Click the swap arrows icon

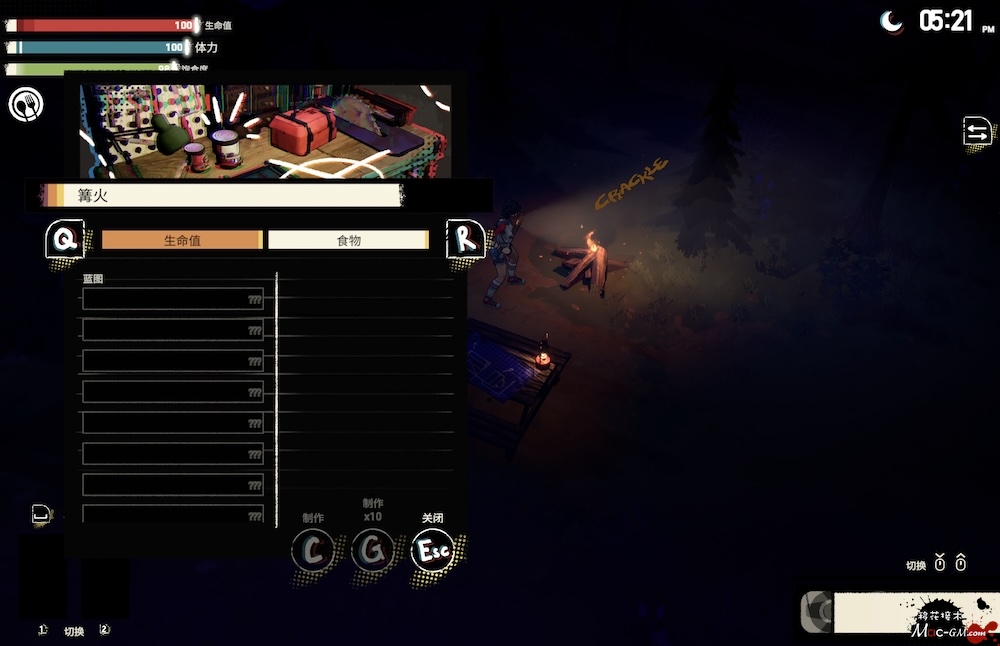click(976, 131)
